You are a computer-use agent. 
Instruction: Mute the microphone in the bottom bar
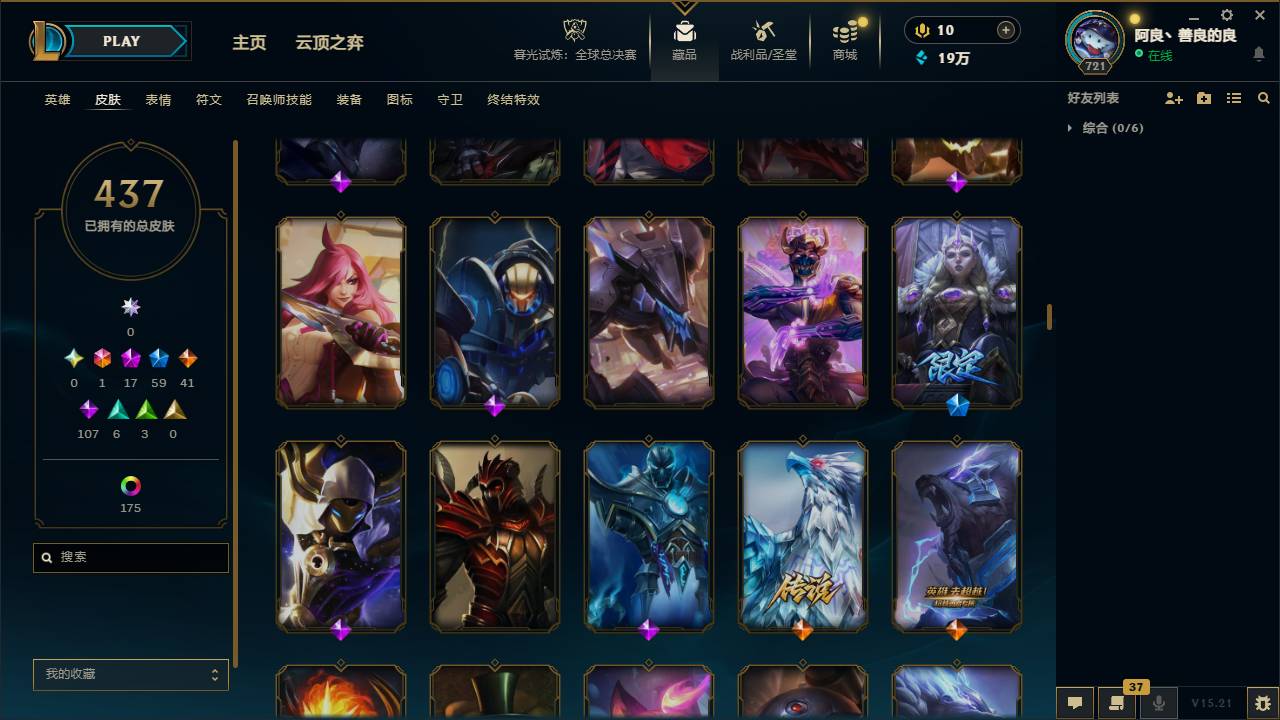pos(1160,703)
